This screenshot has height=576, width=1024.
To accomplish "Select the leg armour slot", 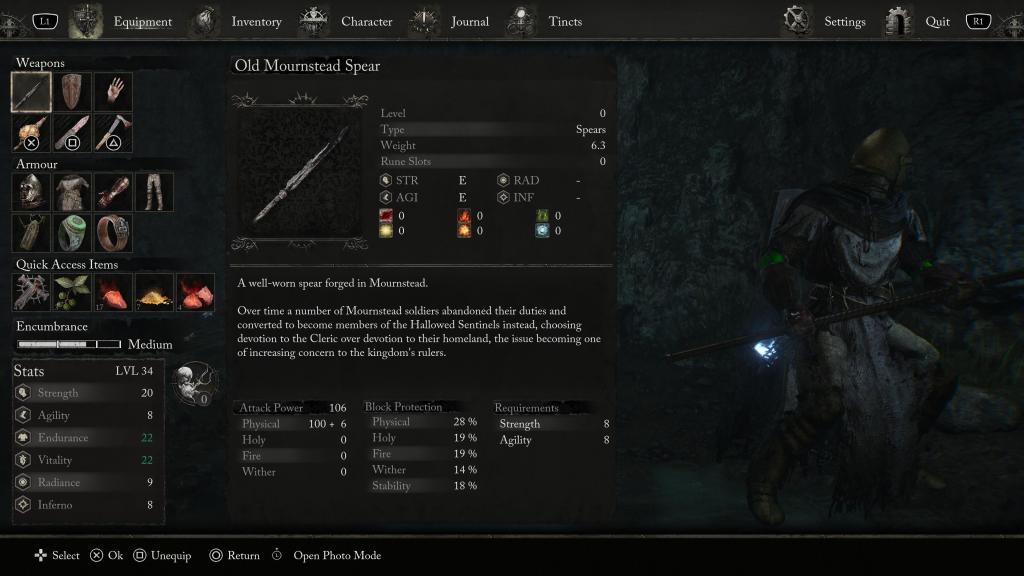I will (x=154, y=192).
